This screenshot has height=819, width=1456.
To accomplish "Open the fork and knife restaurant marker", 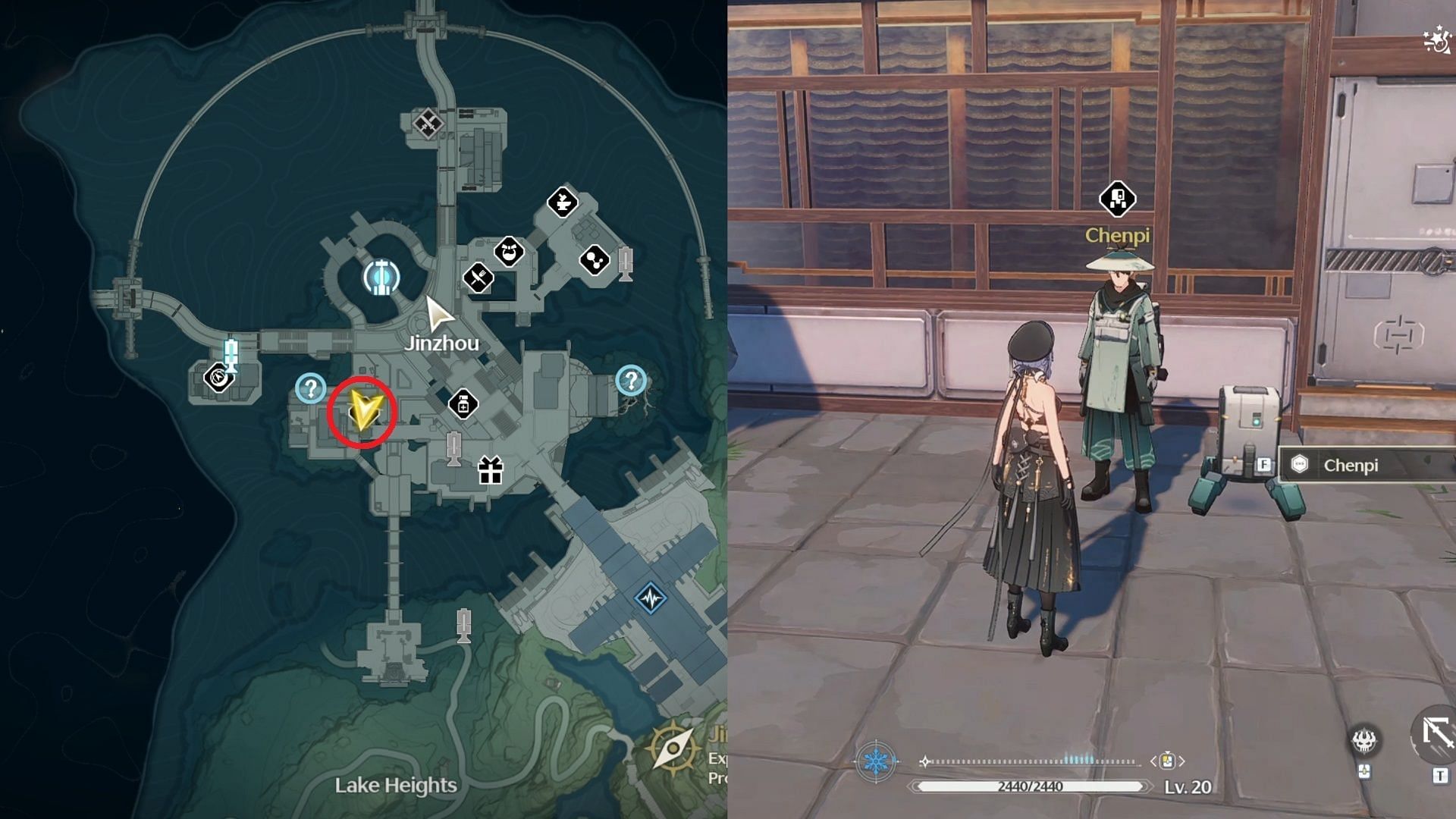I will 478,278.
